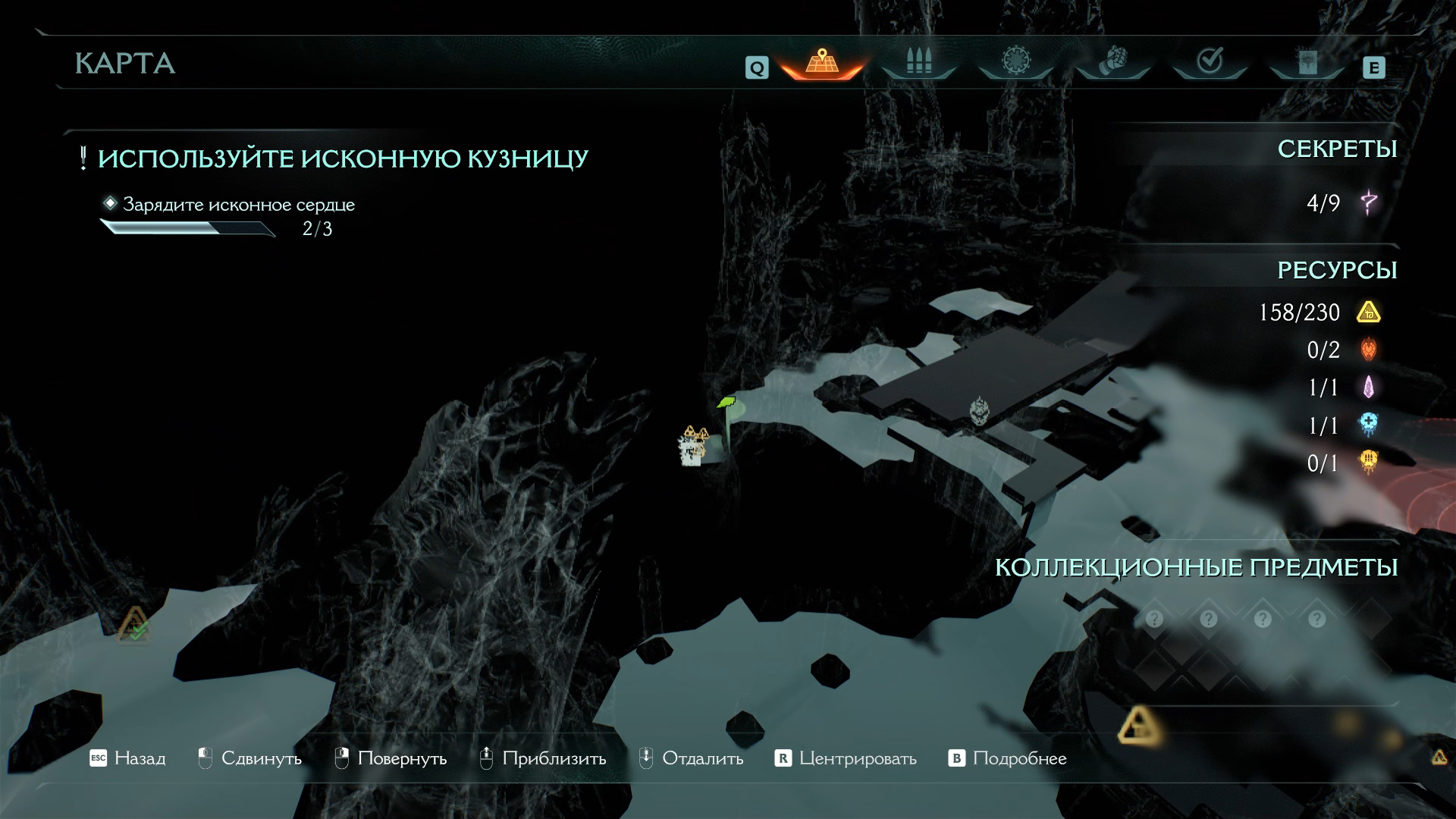This screenshot has height=819, width=1456.
Task: Click the charge primal heart objective
Action: [x=238, y=205]
